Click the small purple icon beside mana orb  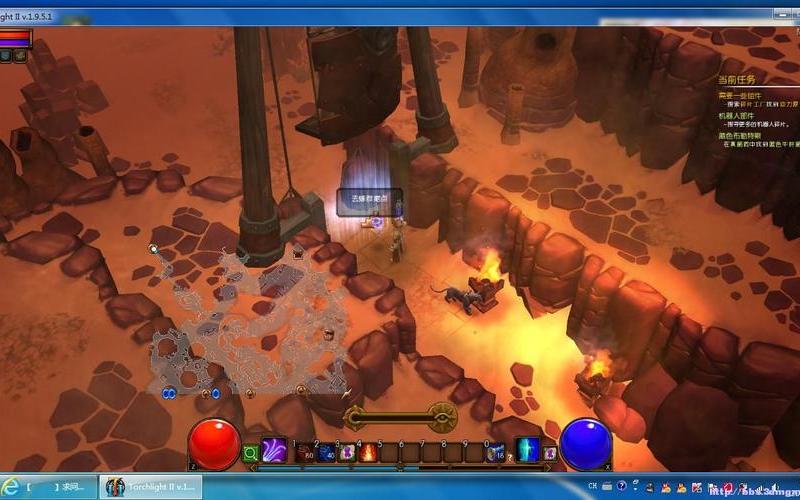click(x=549, y=454)
